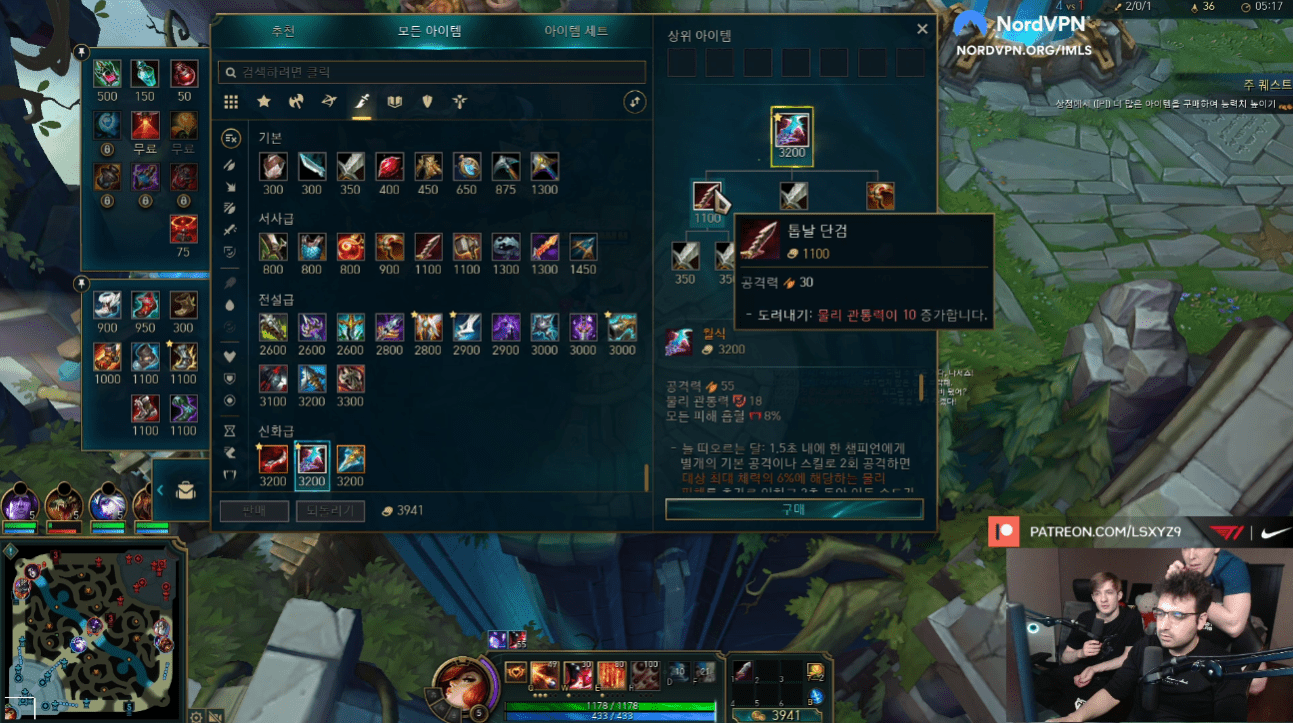Viewport: 1293px width, 723px height.
Task: Pick the 3300 gold legendary item
Action: [x=350, y=379]
